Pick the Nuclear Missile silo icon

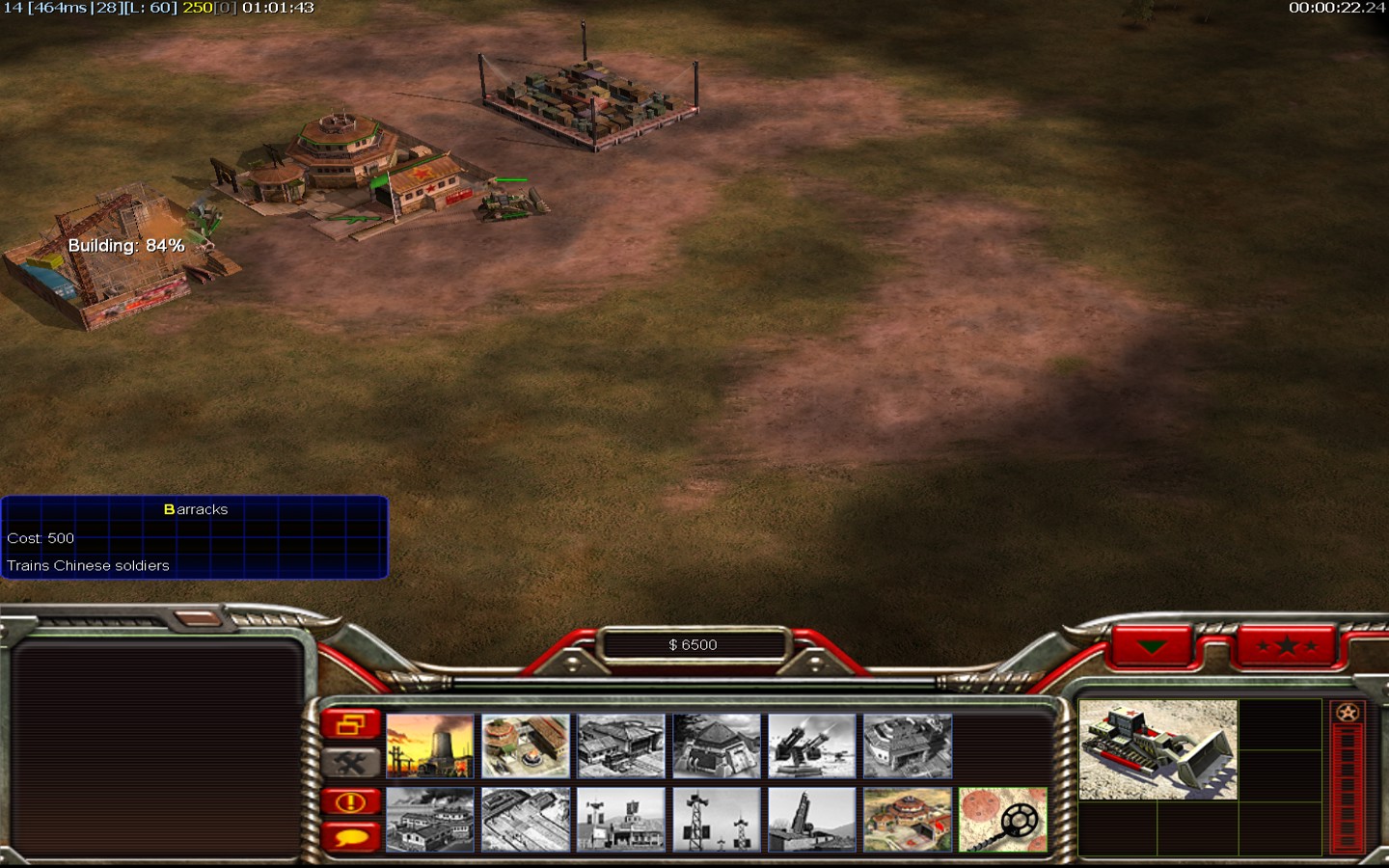(x=811, y=820)
